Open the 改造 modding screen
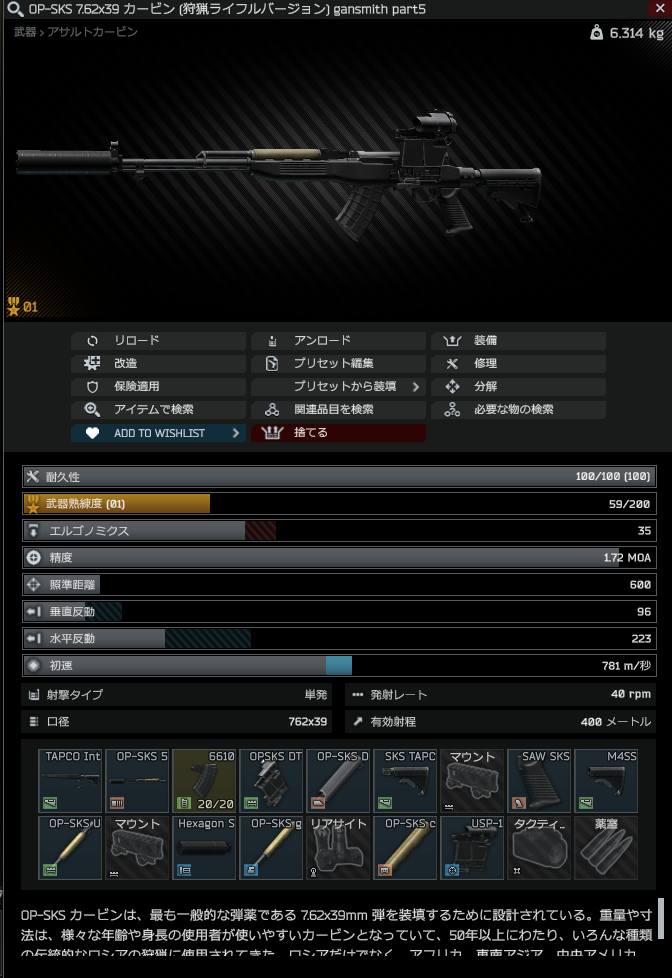Viewport: 672px width, 978px height. (157, 364)
